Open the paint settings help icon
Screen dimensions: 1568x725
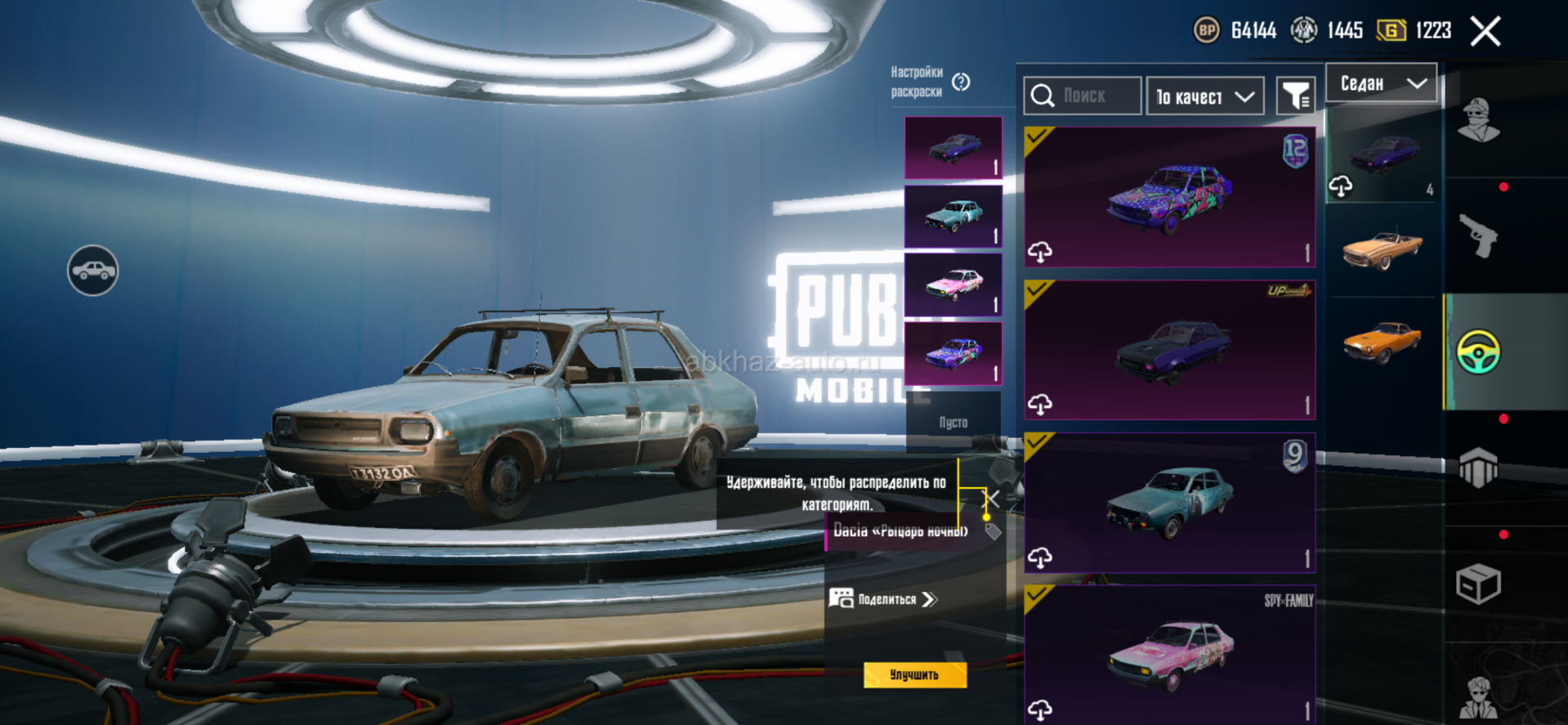961,82
